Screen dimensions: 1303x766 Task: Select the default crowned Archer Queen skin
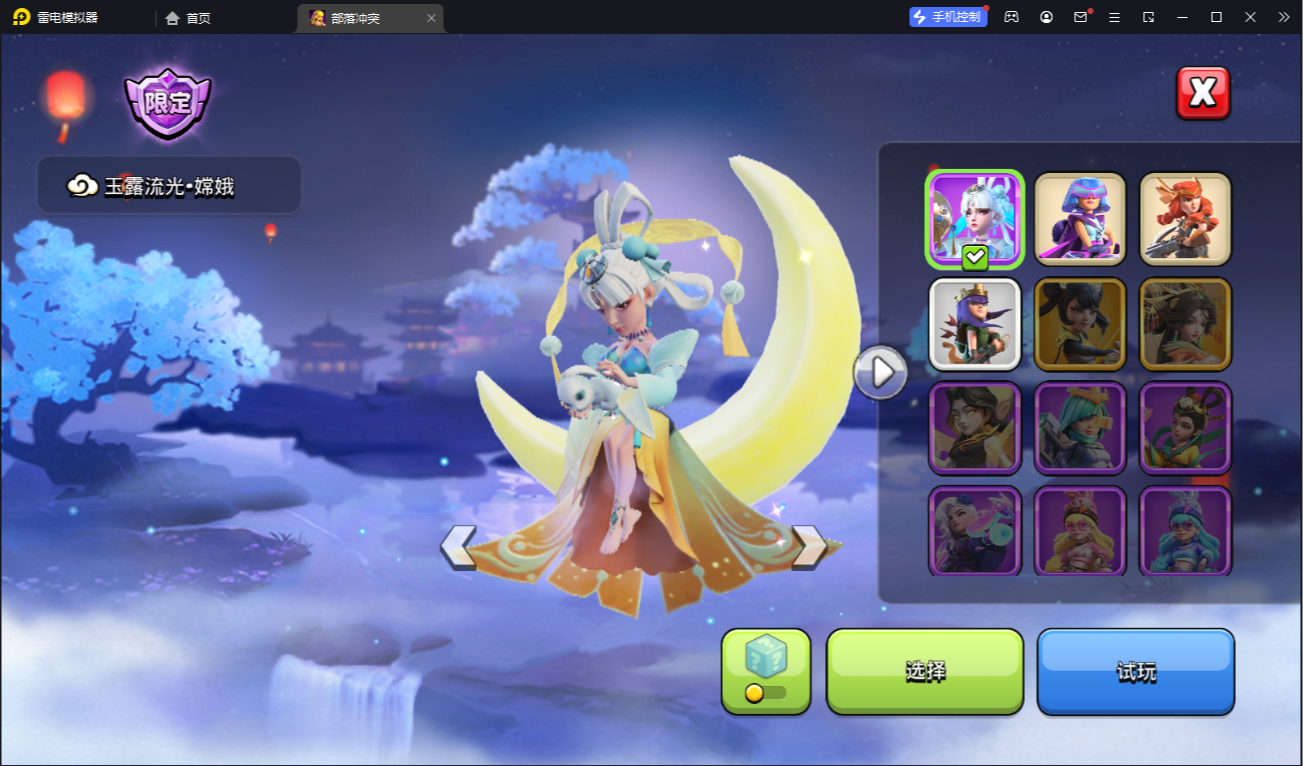pyautogui.click(x=975, y=324)
